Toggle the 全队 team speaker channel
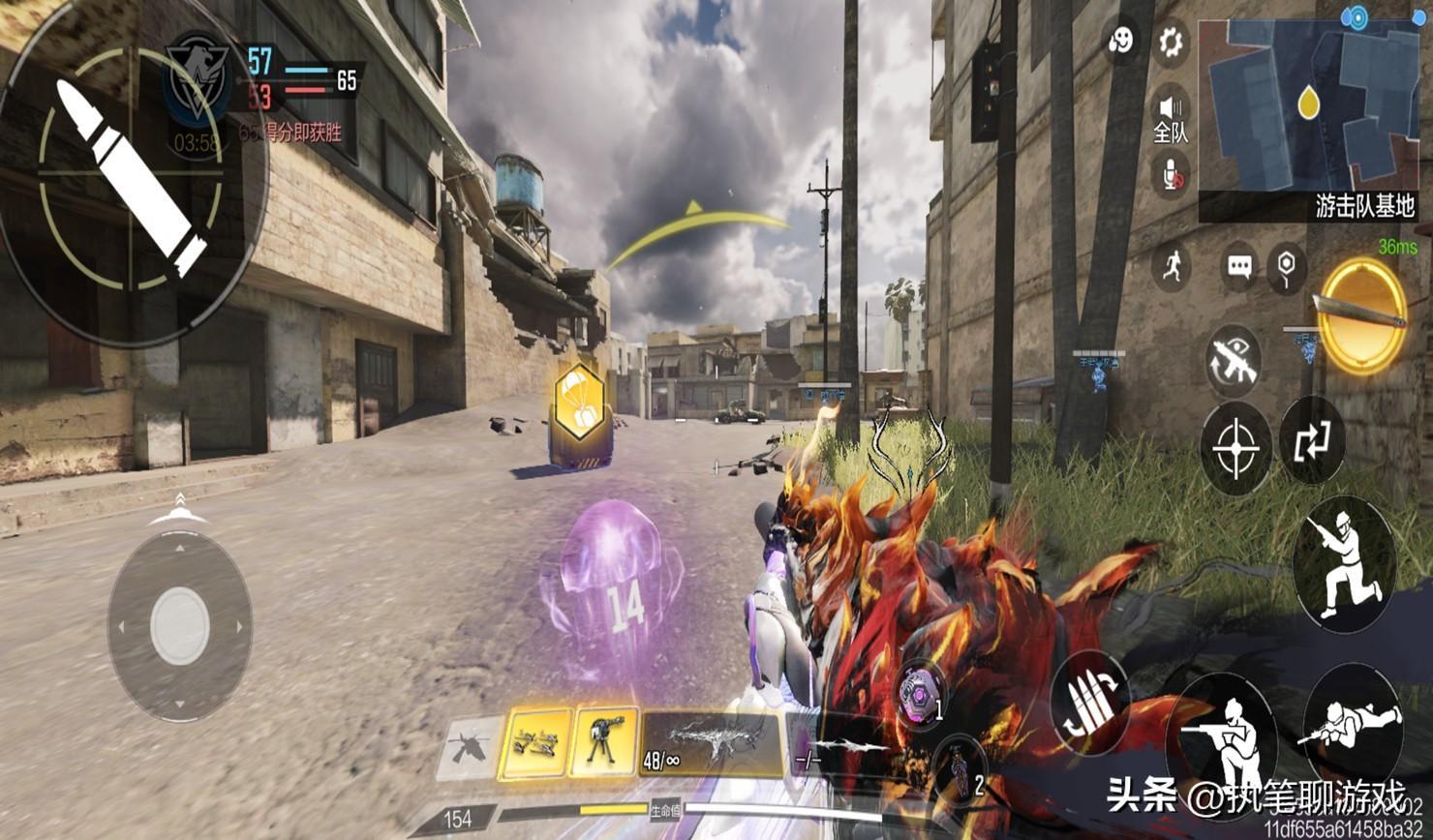Screen dimensions: 1433x840 [1171, 116]
